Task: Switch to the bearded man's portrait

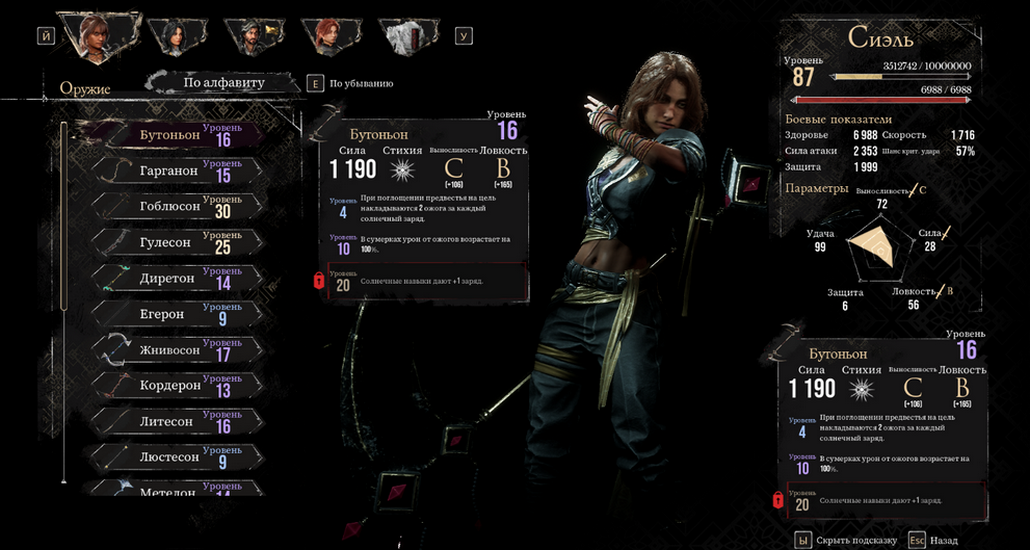Action: pyautogui.click(x=251, y=37)
